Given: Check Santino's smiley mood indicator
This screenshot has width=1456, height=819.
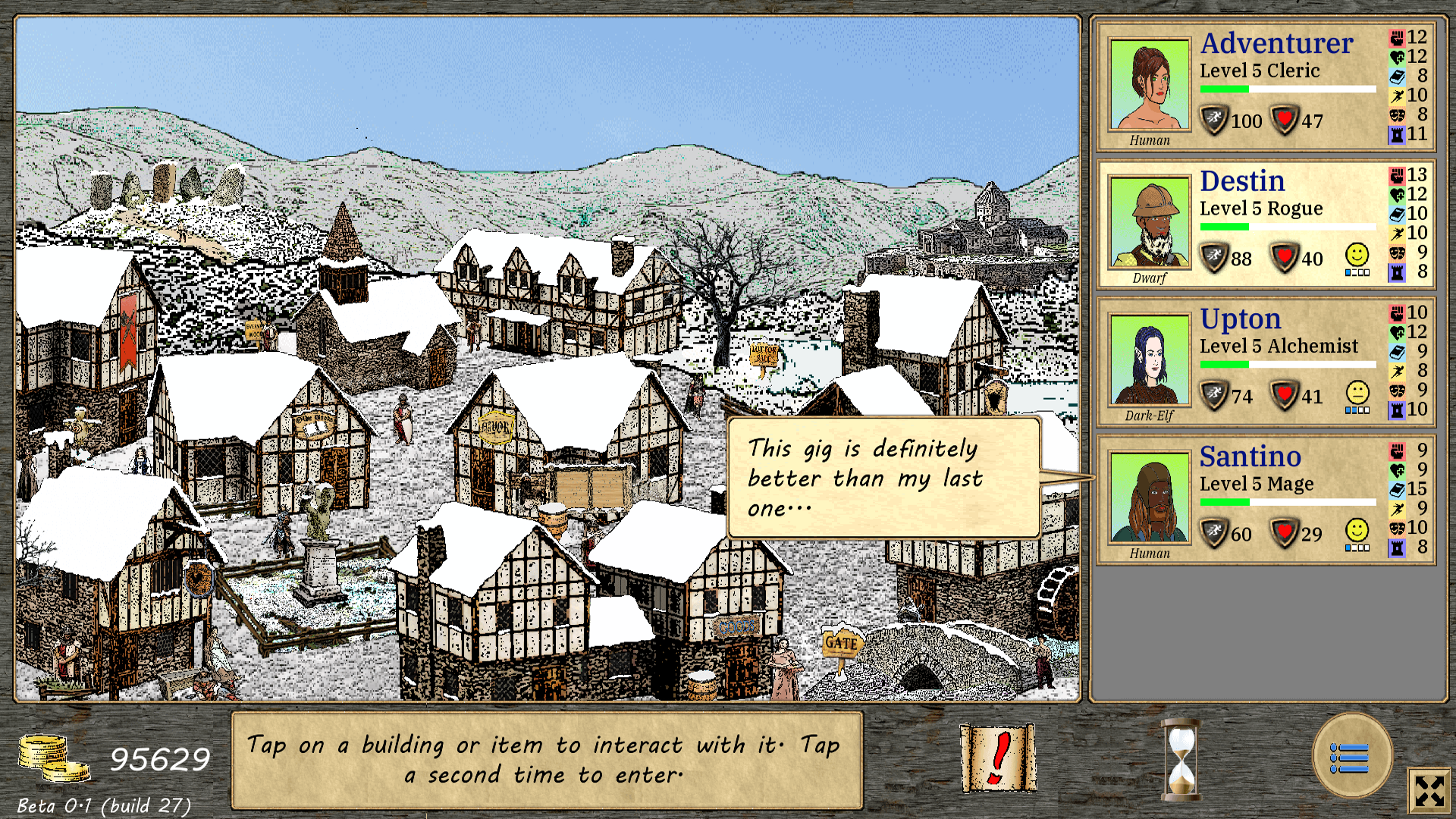Looking at the screenshot, I should pos(1357,530).
